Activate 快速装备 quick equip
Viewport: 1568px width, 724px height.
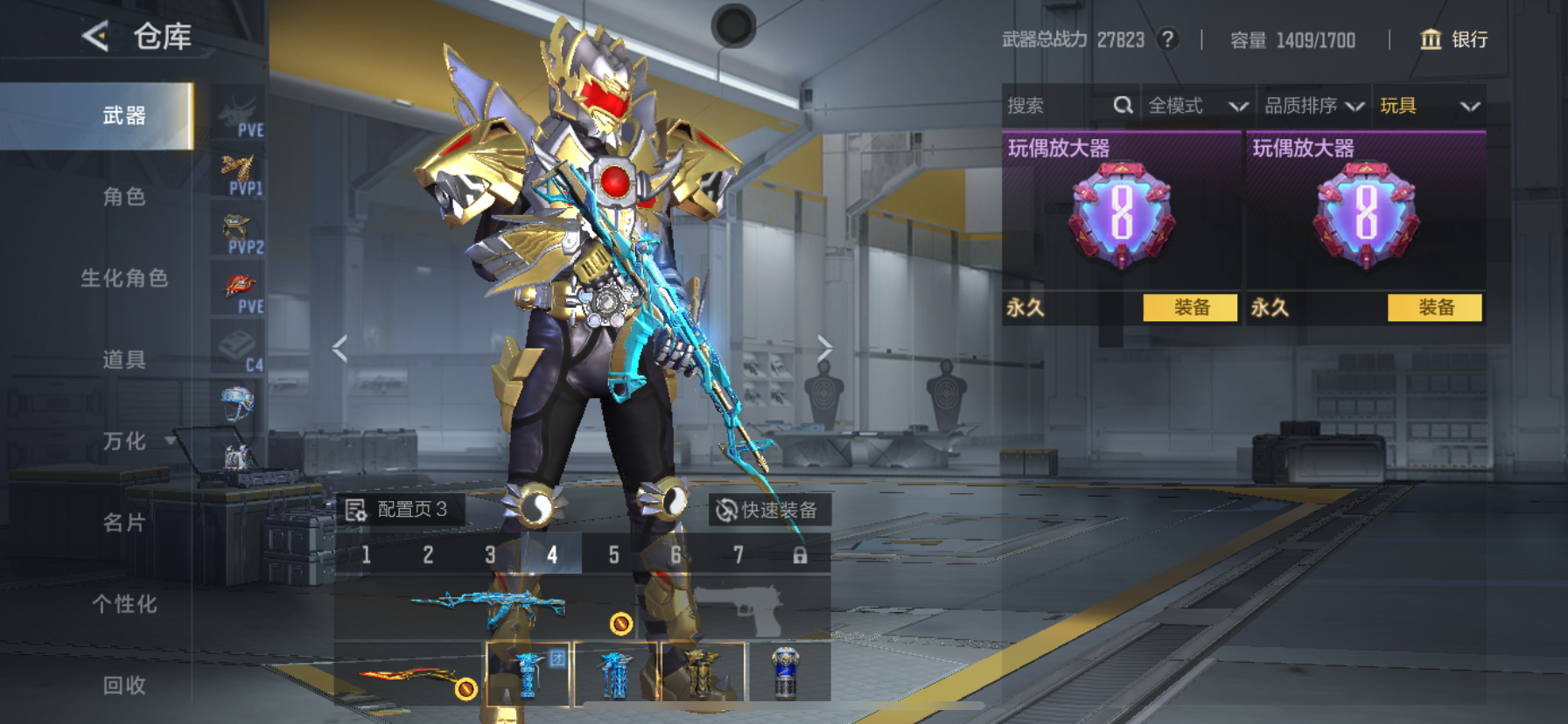(768, 510)
